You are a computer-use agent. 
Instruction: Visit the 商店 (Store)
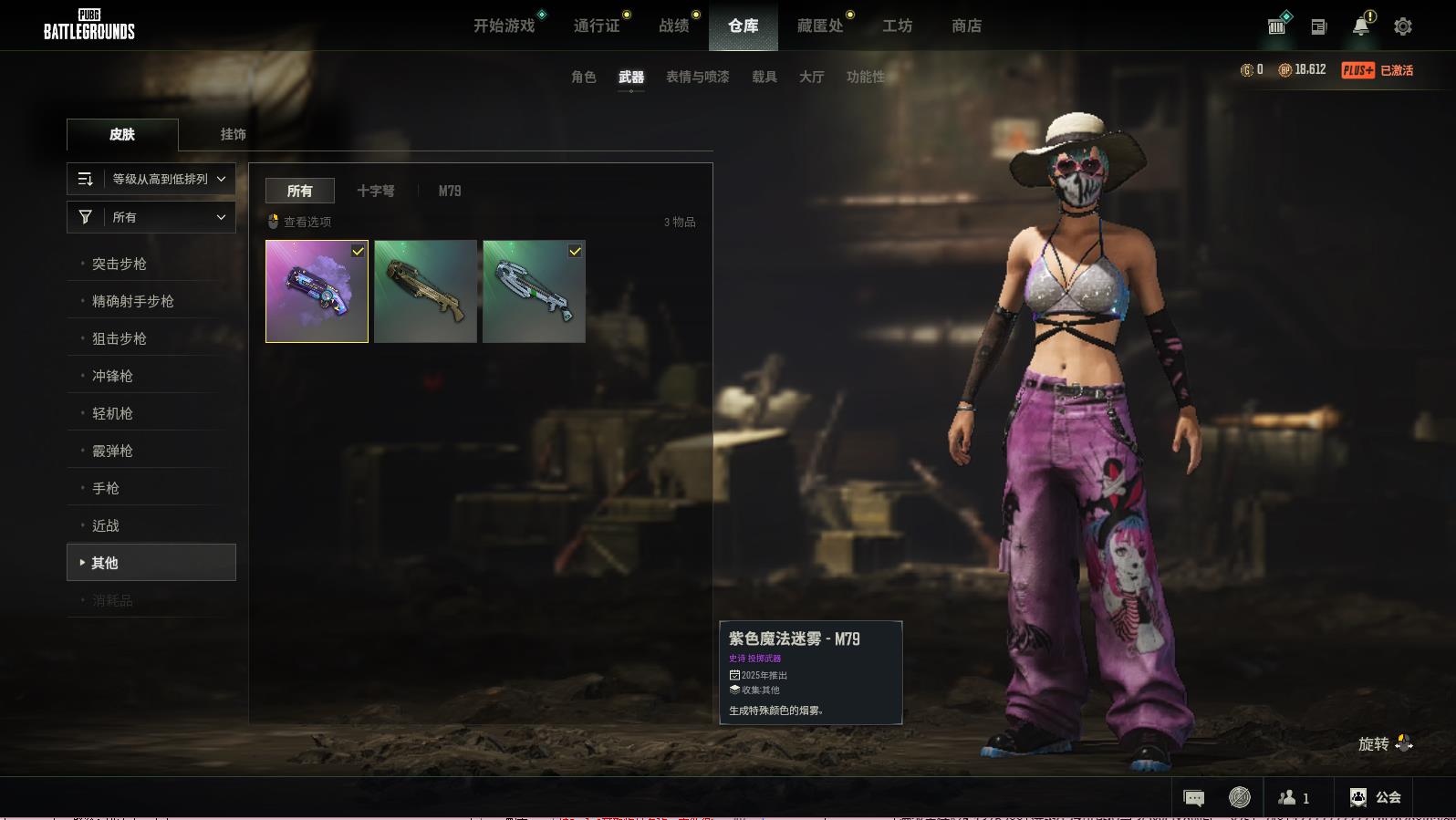pos(966,26)
